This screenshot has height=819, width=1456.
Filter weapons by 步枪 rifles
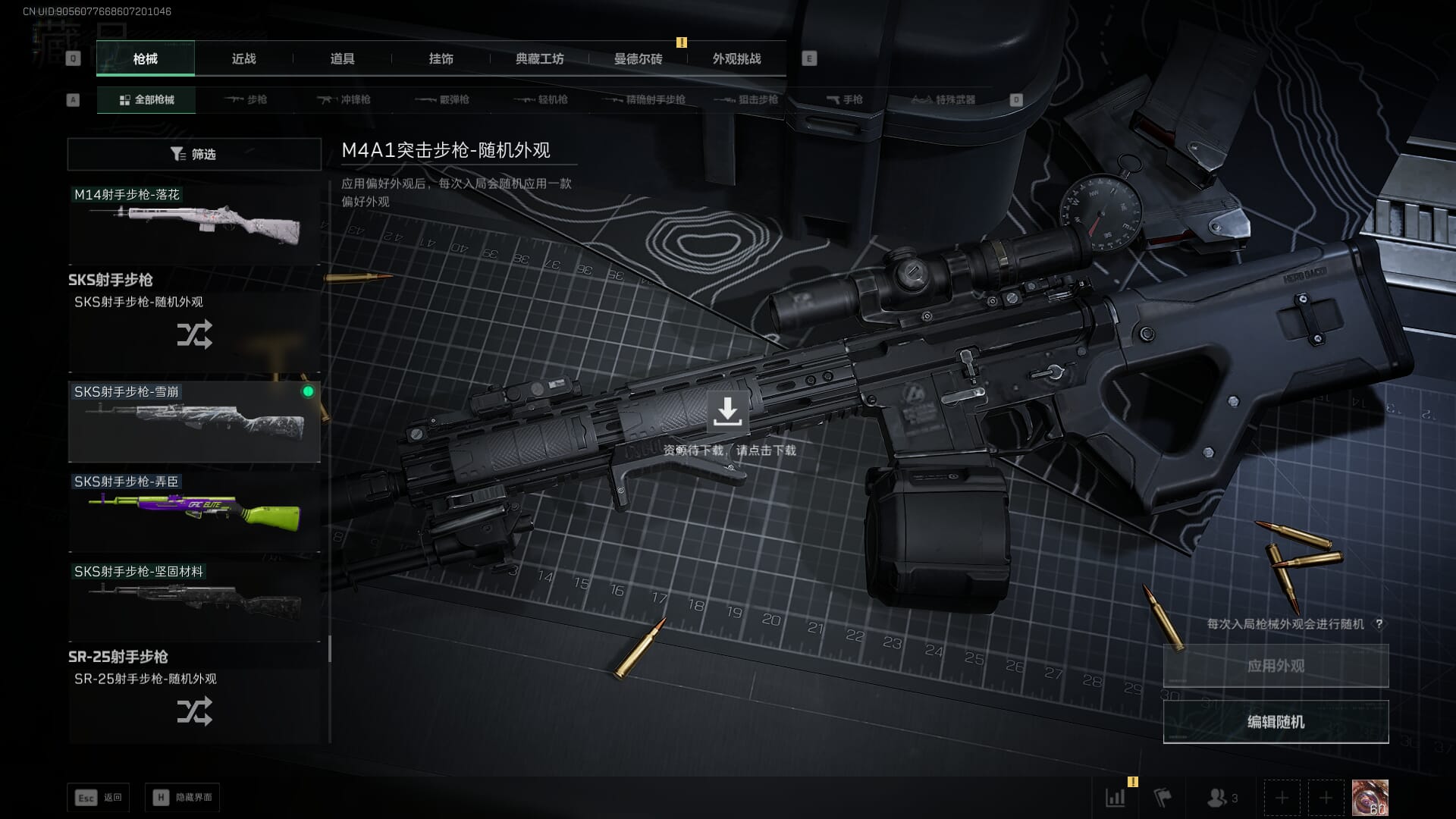246,100
